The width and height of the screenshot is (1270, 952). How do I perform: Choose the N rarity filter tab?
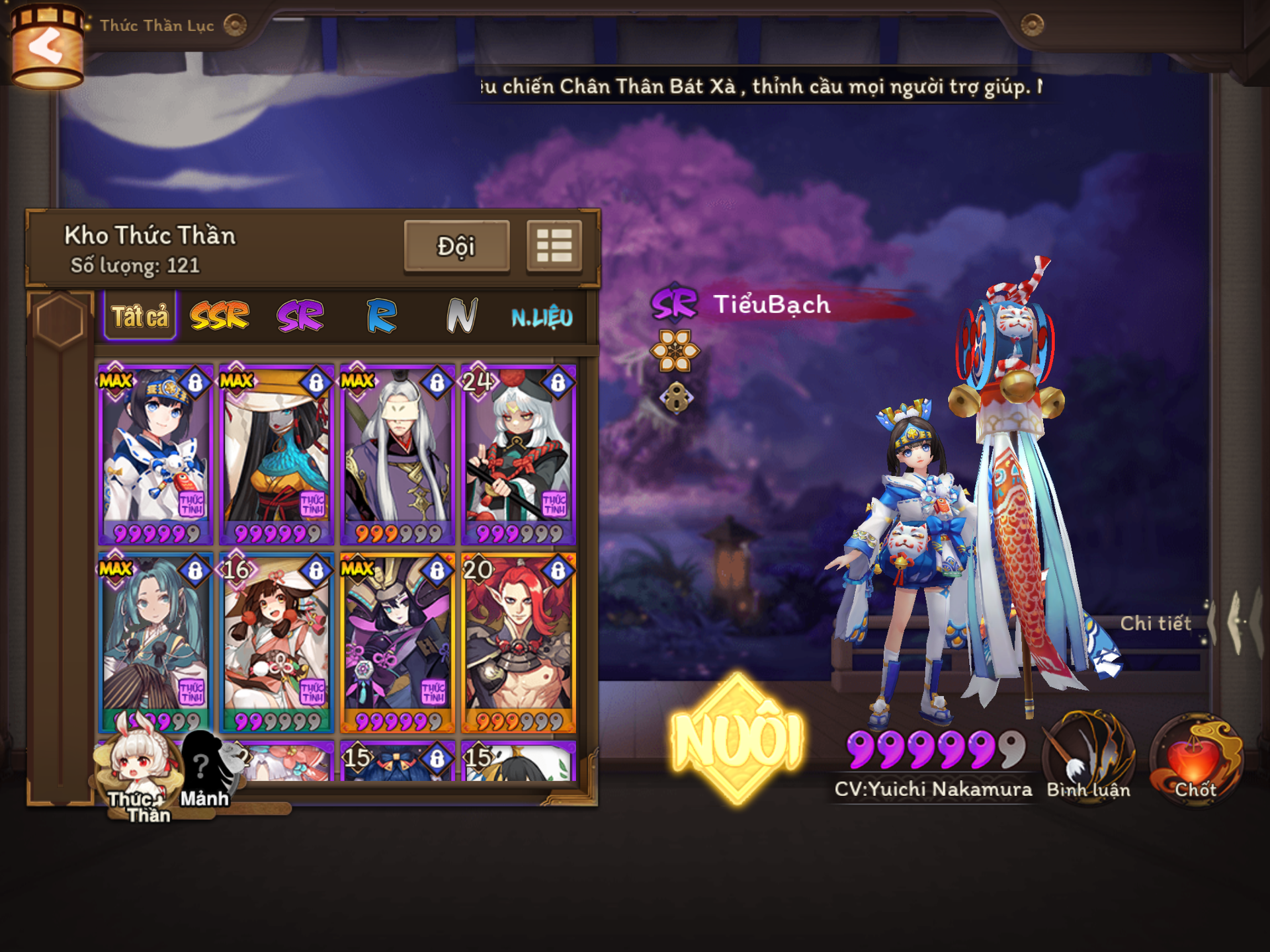(x=461, y=316)
